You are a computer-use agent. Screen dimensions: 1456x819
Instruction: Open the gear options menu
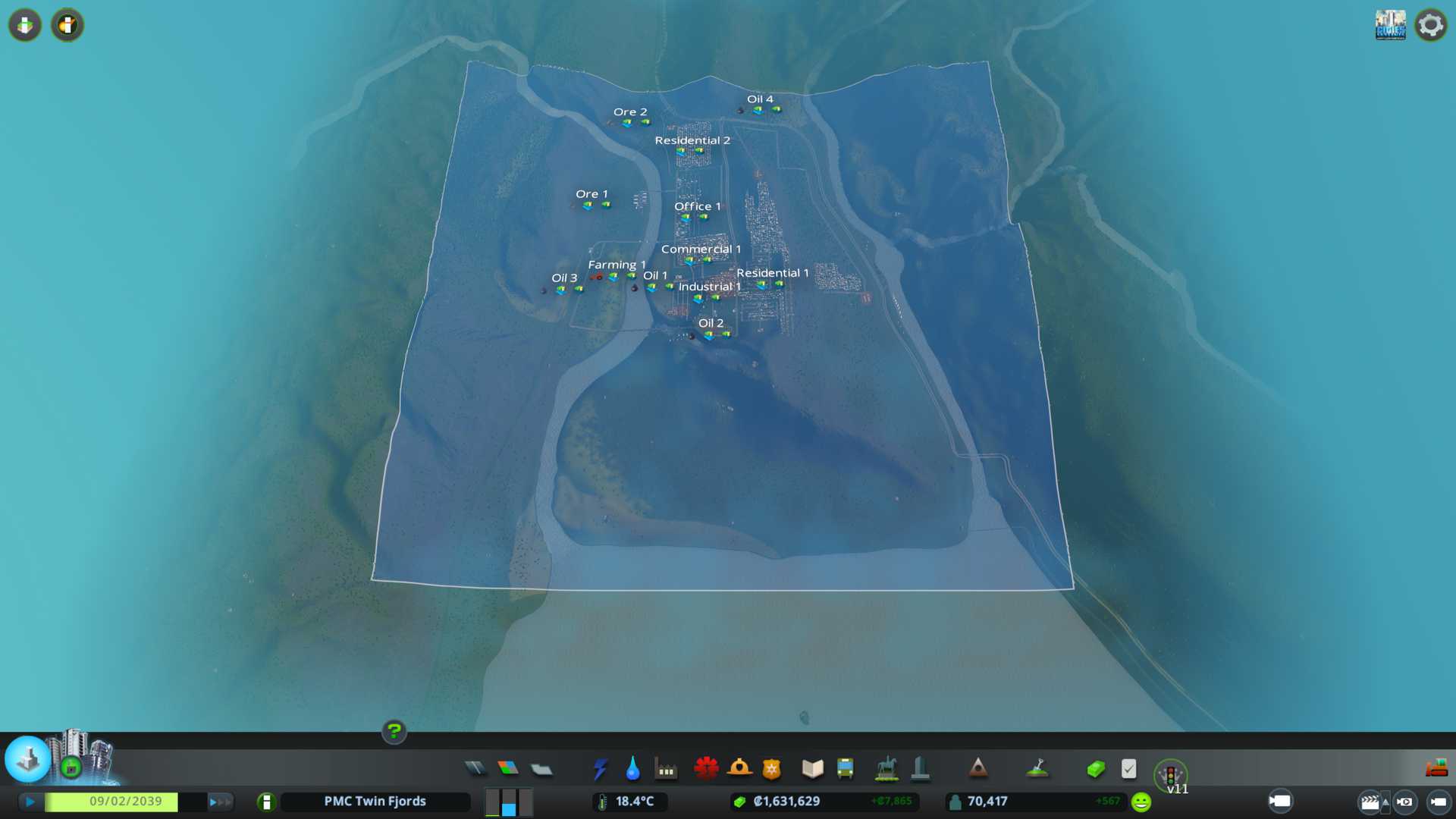(1430, 25)
